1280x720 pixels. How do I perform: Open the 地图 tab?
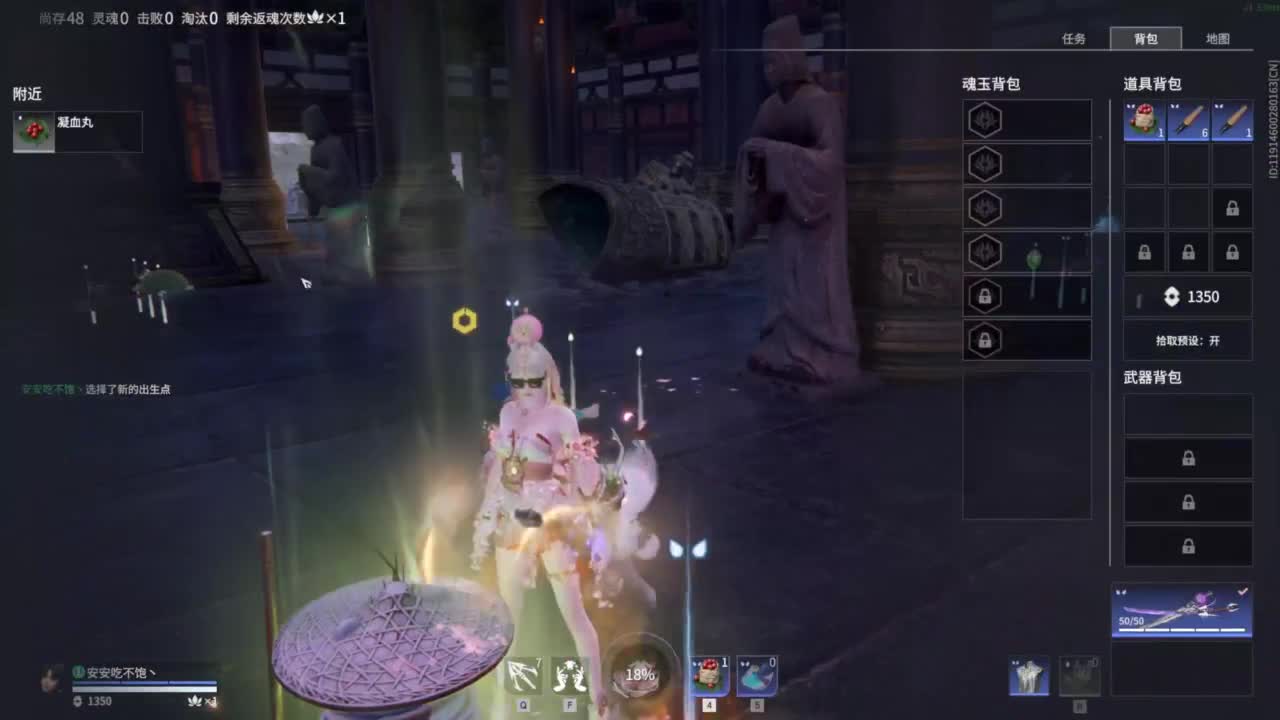[x=1218, y=39]
